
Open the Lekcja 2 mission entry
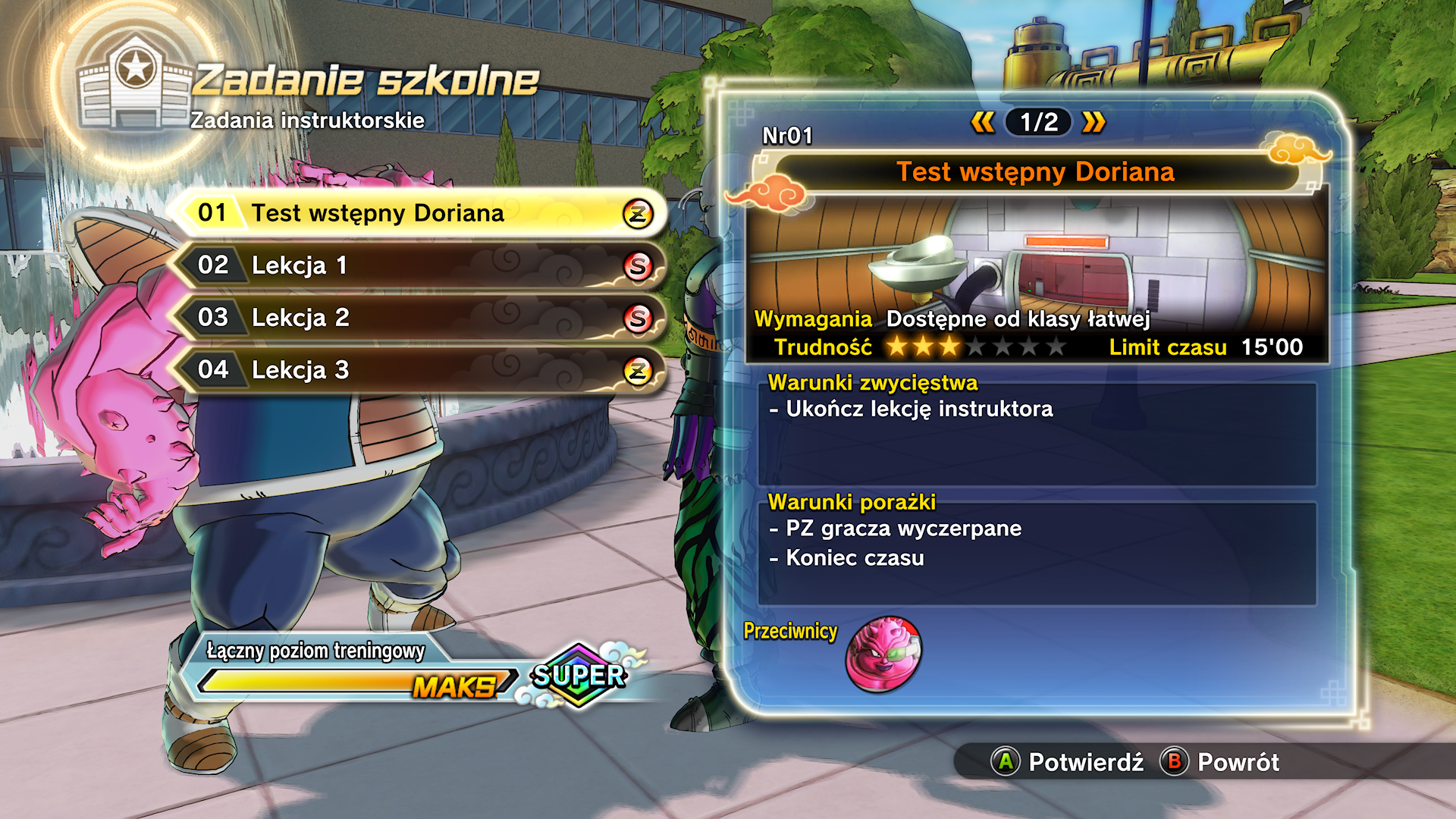point(417,318)
